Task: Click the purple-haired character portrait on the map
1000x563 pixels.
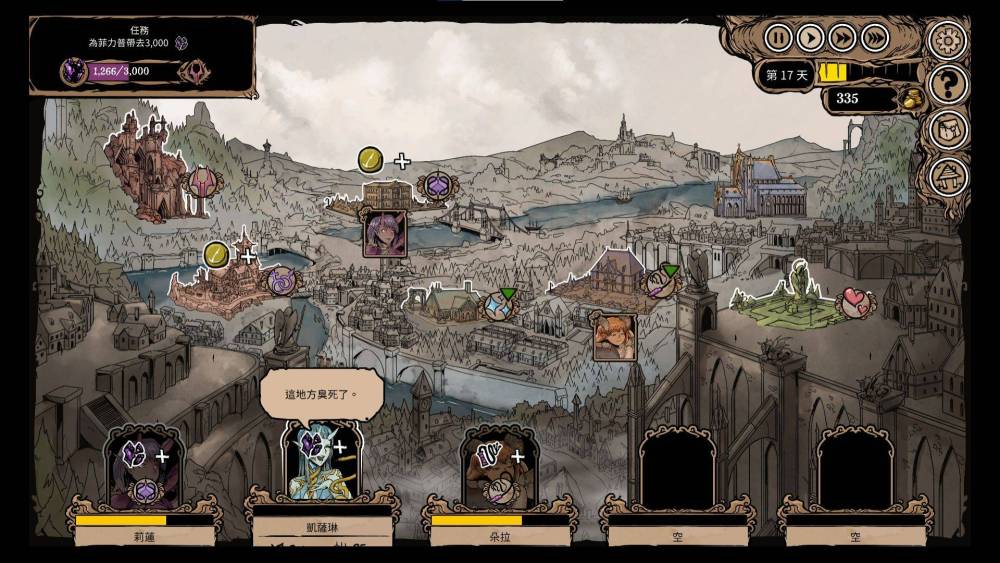Action: [x=384, y=233]
